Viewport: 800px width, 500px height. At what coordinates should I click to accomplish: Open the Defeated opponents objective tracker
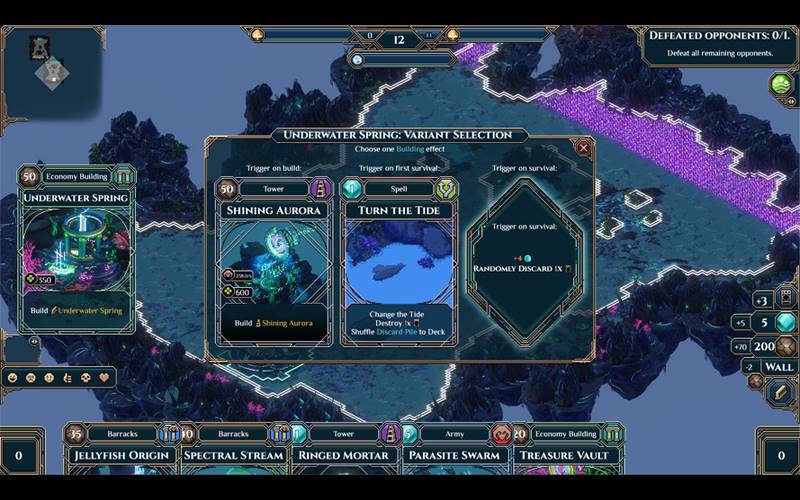(x=718, y=43)
